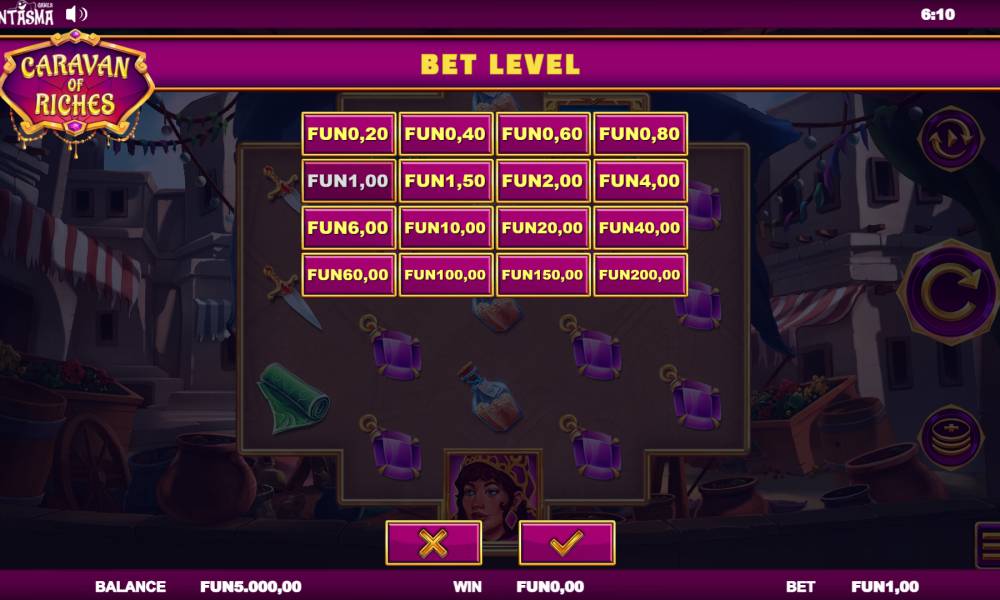Set bet to FUN4,00
Image resolution: width=1000 pixels, height=600 pixels.
click(x=640, y=181)
